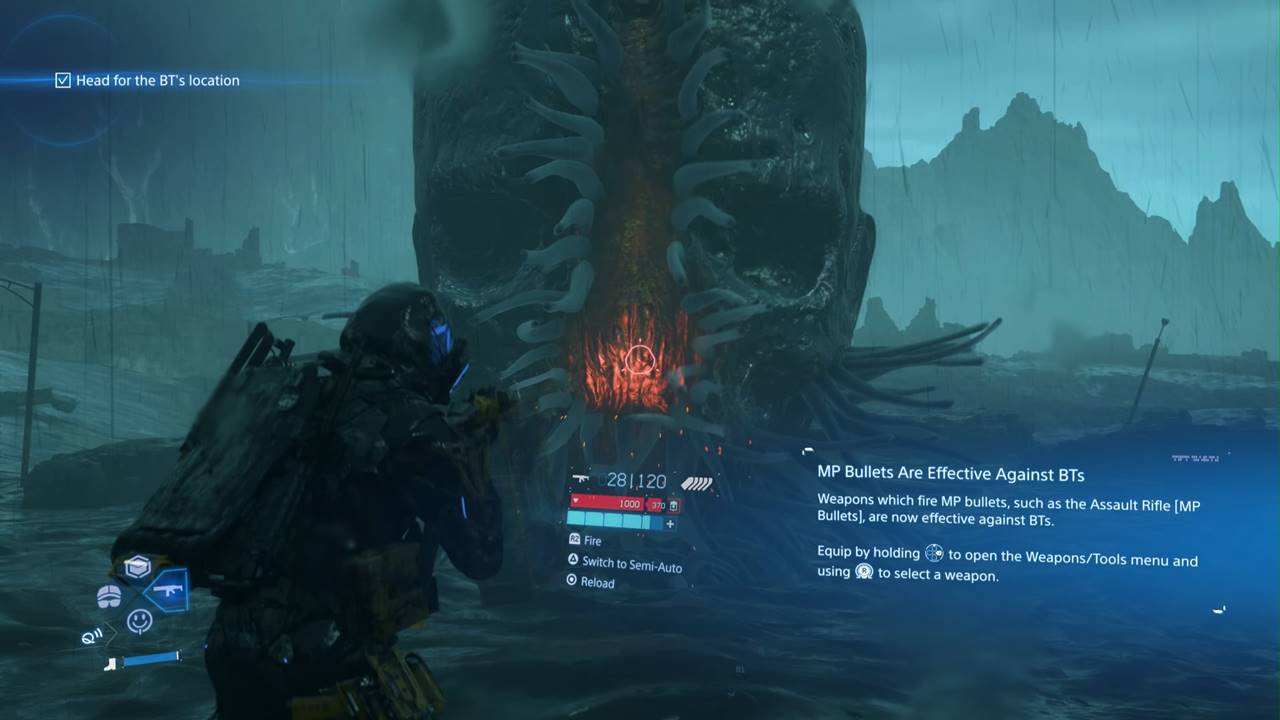Choose the highlighted assault rifle weapon slot

(x=167, y=590)
